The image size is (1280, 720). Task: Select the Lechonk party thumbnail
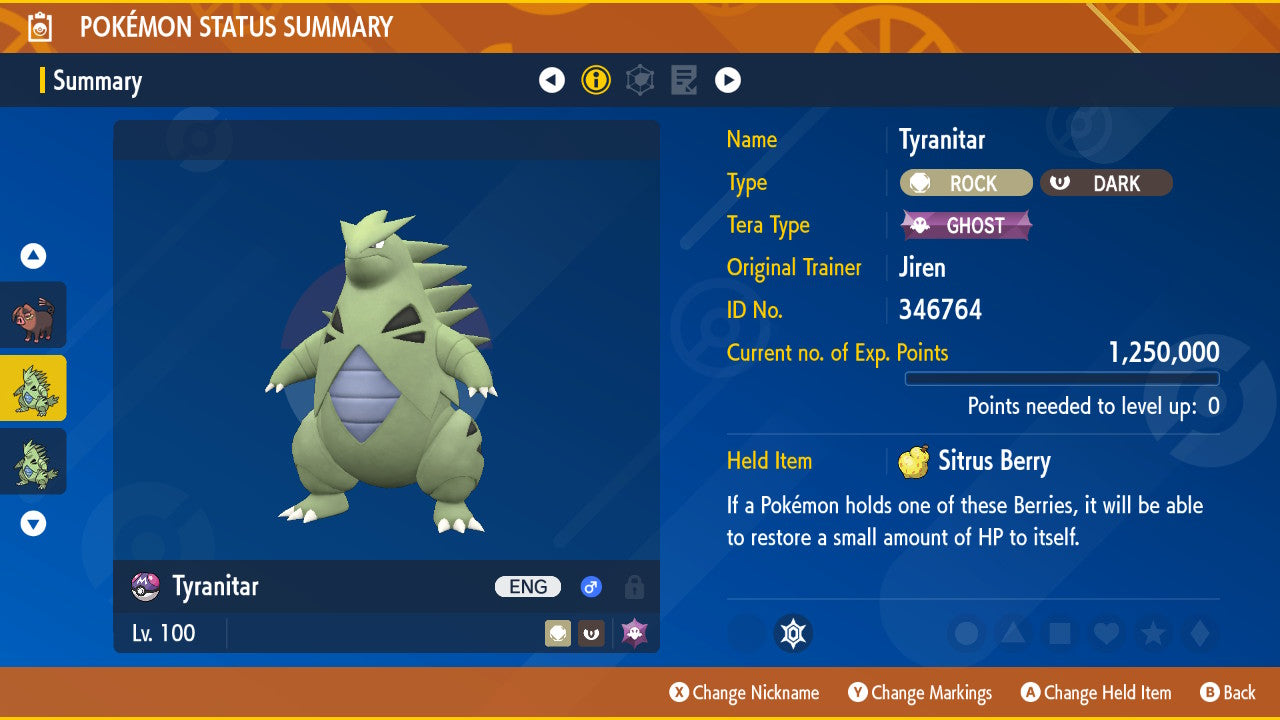(33, 314)
